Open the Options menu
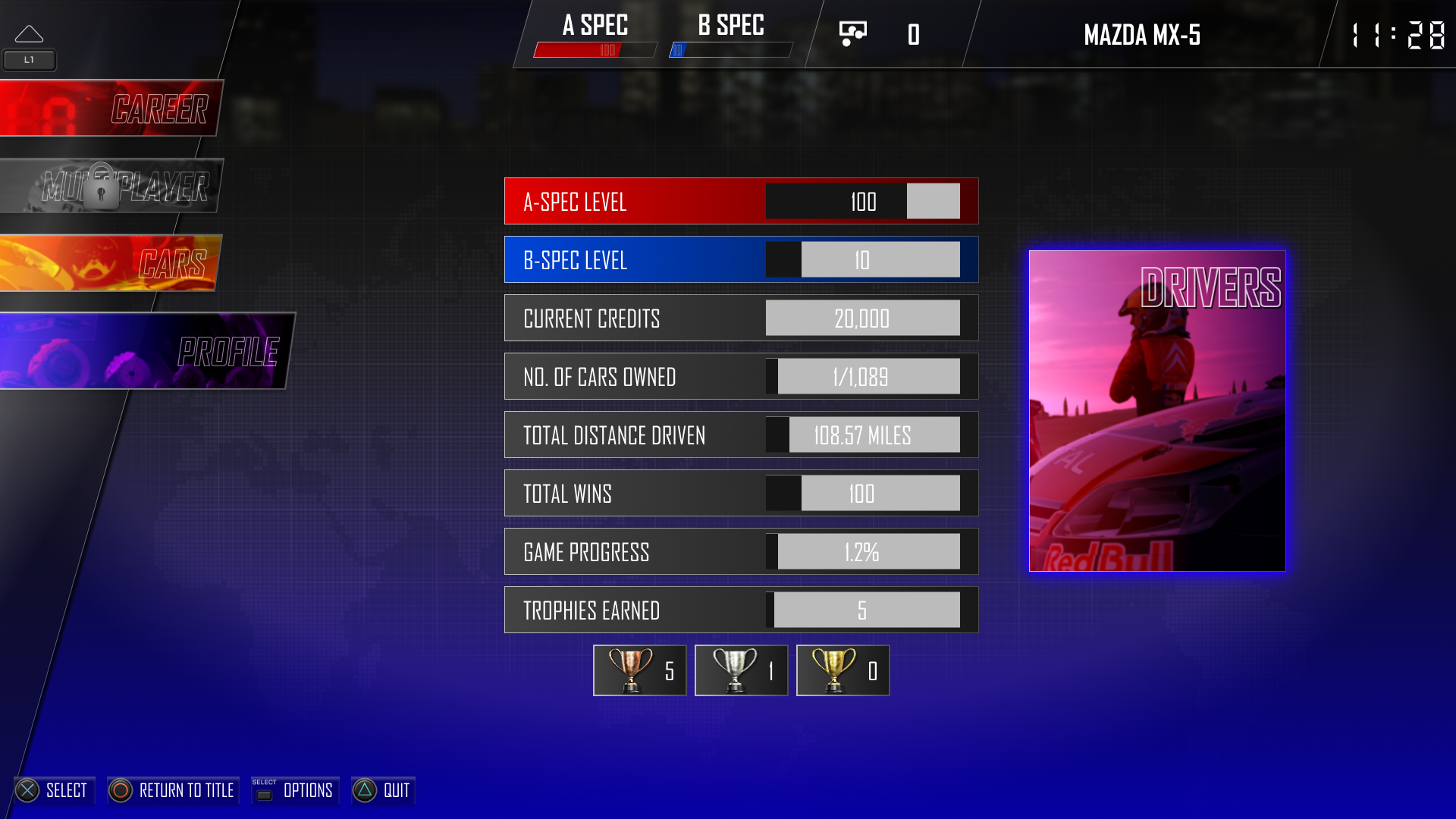The width and height of the screenshot is (1456, 819). point(295,790)
